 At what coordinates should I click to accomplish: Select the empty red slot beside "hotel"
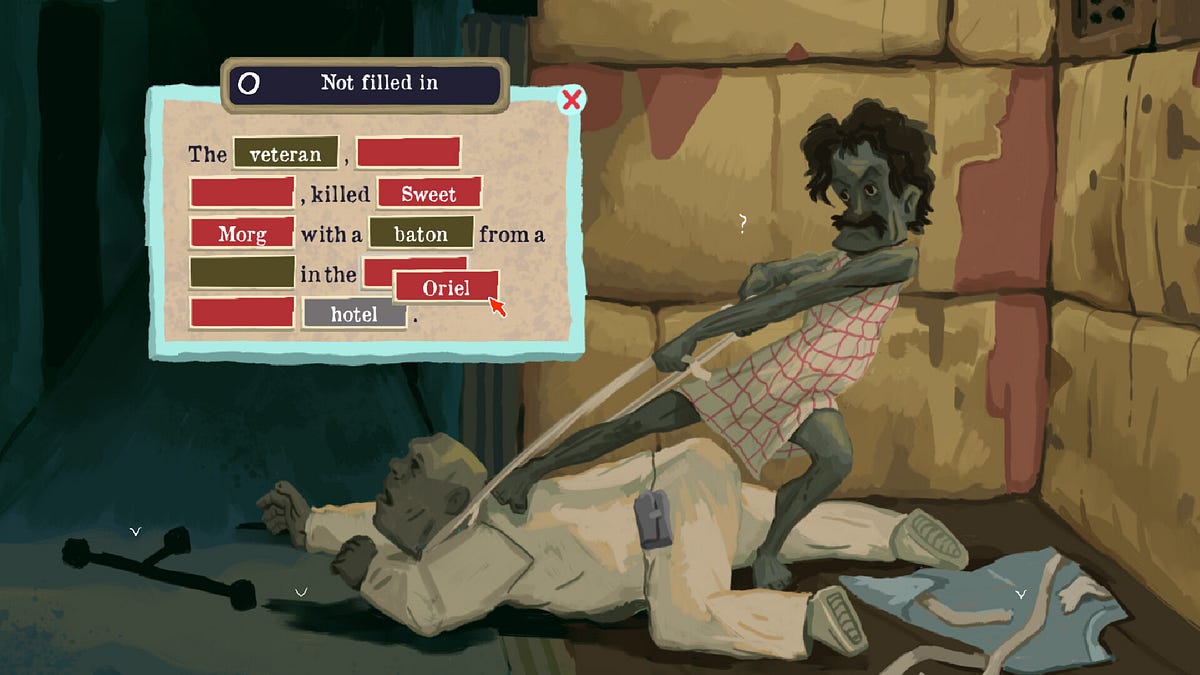click(242, 313)
